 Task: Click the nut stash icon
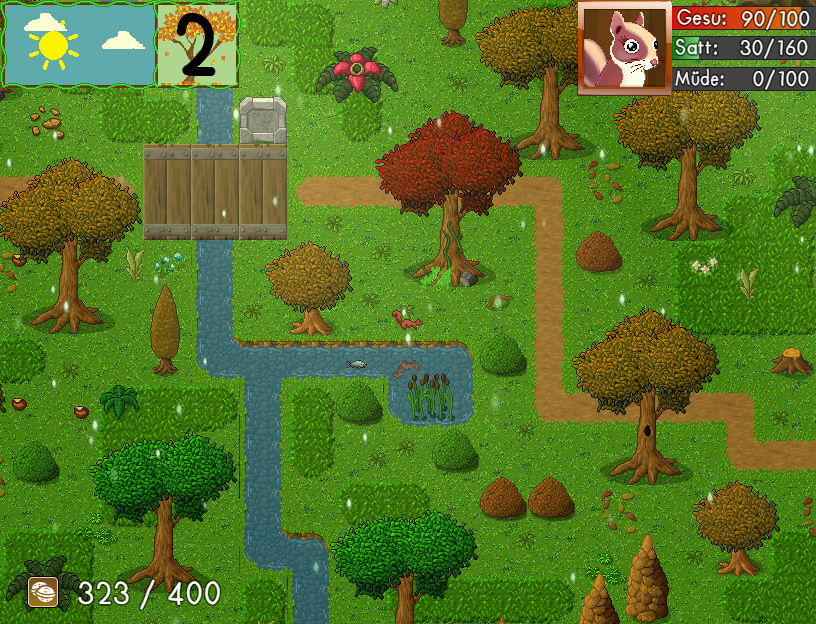click(44, 593)
